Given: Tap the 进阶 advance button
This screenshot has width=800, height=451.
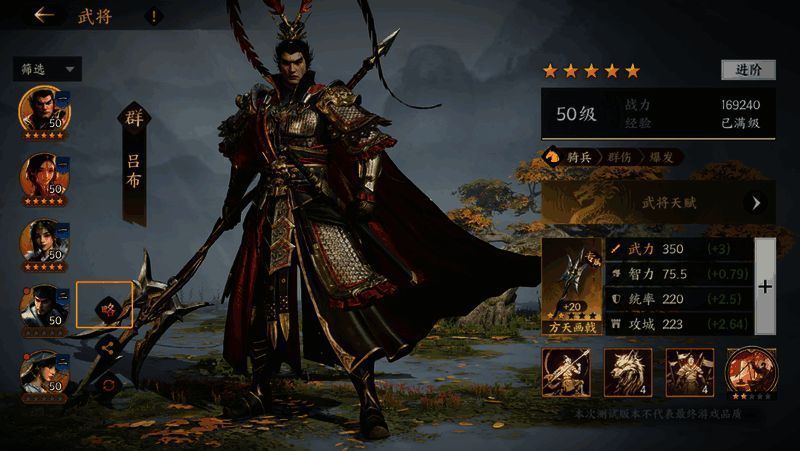Looking at the screenshot, I should point(748,70).
